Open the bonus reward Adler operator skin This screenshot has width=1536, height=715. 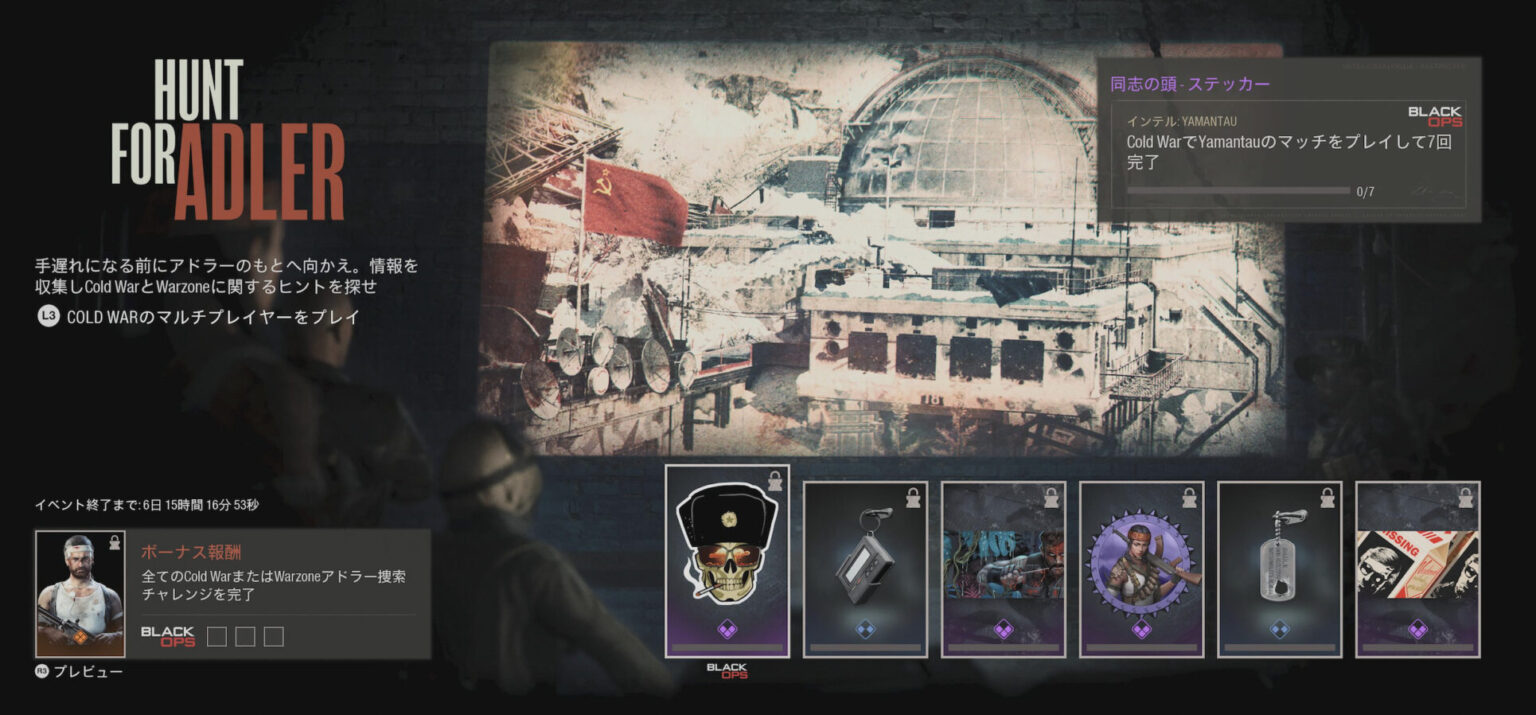[x=80, y=593]
